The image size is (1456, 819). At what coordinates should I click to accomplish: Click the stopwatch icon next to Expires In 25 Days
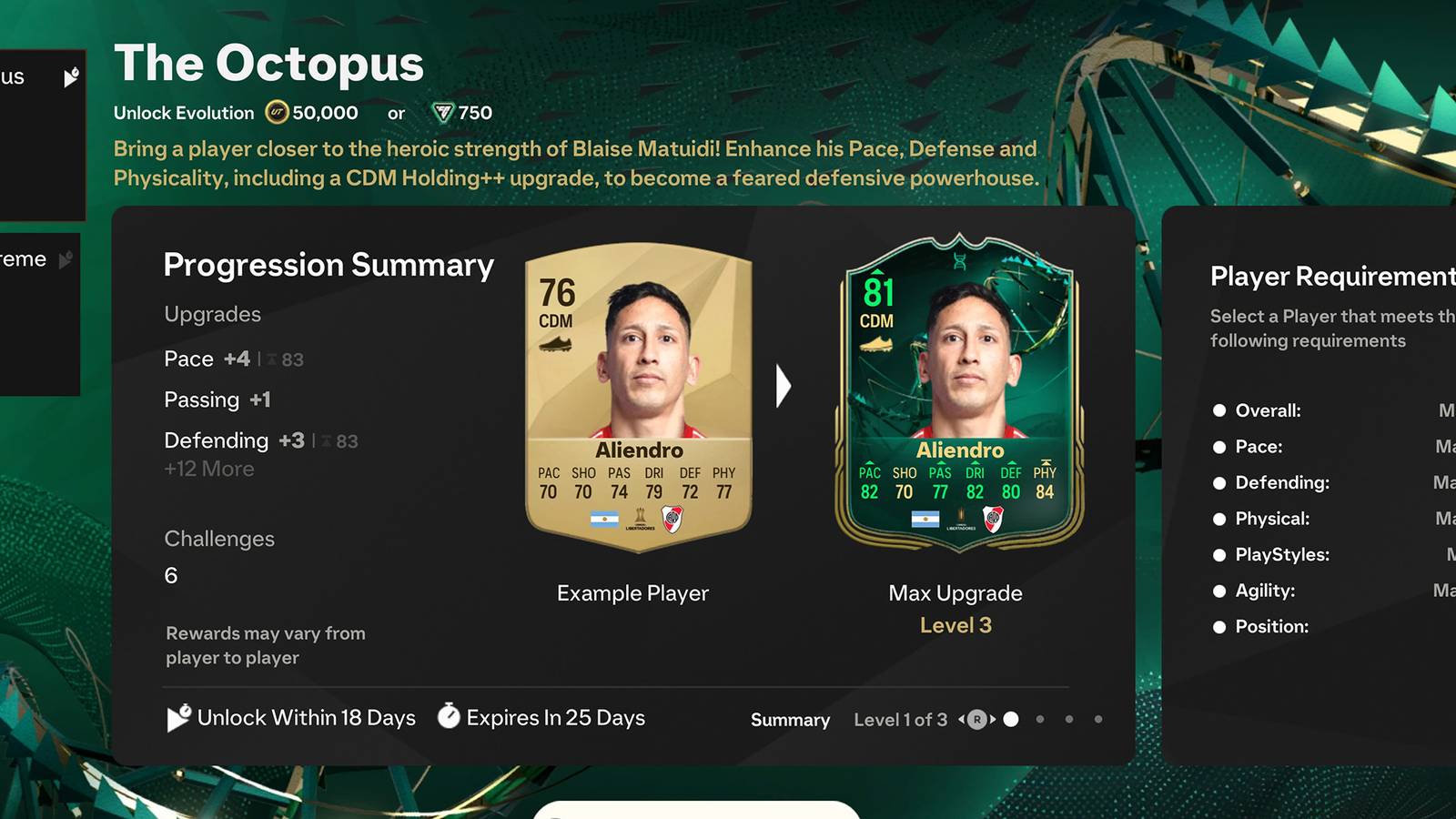[448, 717]
